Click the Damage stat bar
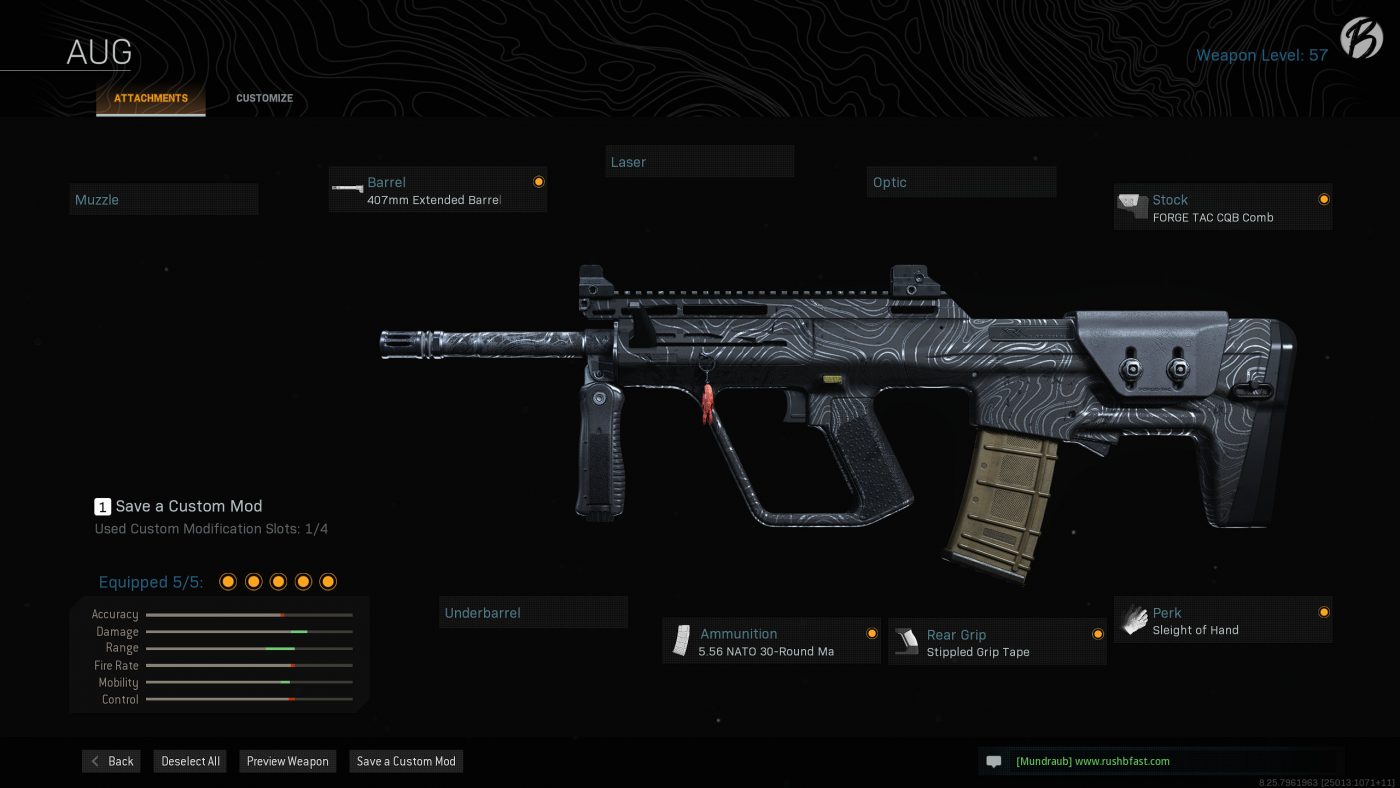Screen dimensions: 1400x788 pyautogui.click(x=249, y=631)
